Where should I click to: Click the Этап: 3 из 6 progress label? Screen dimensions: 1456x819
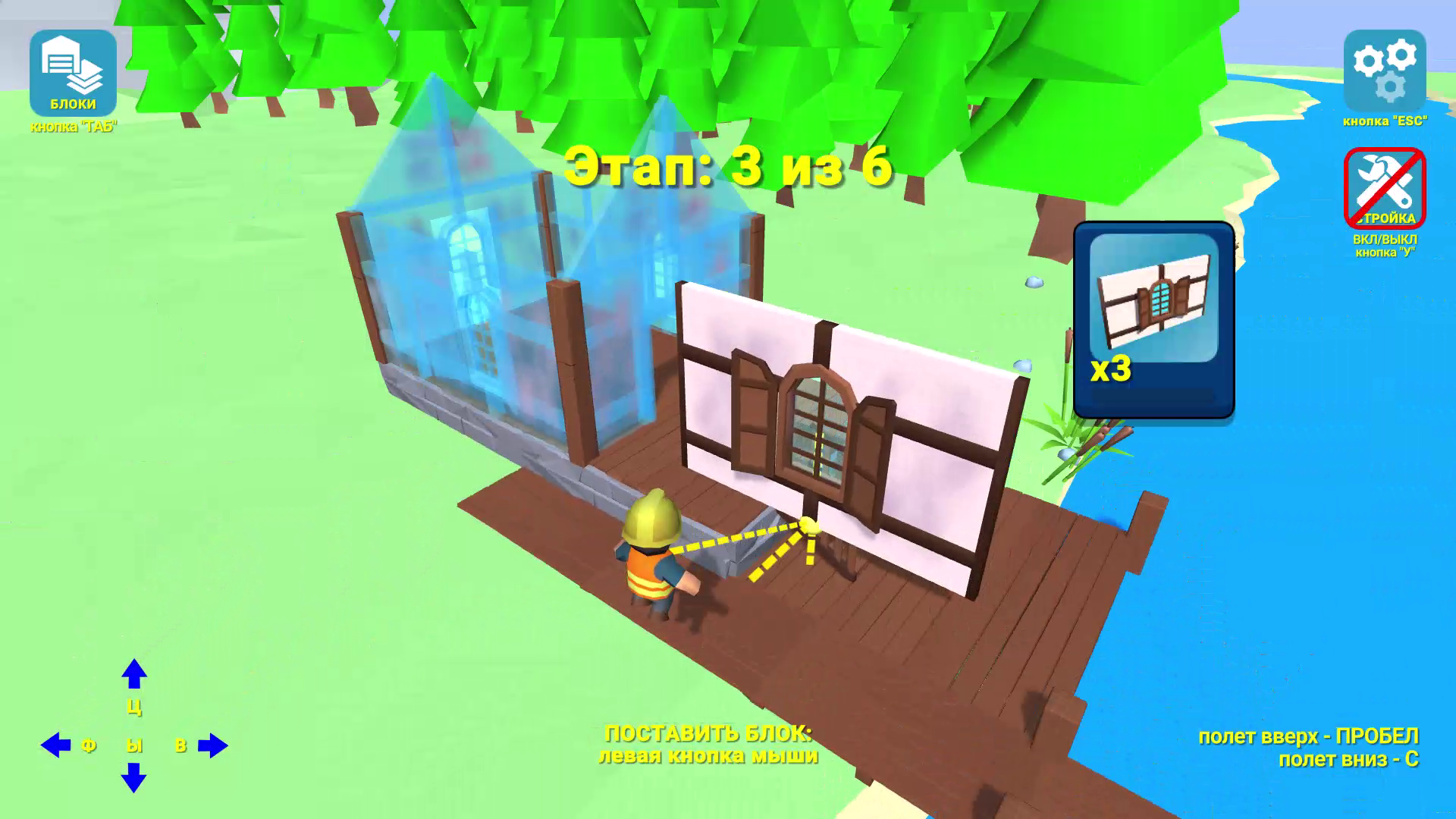tap(728, 167)
